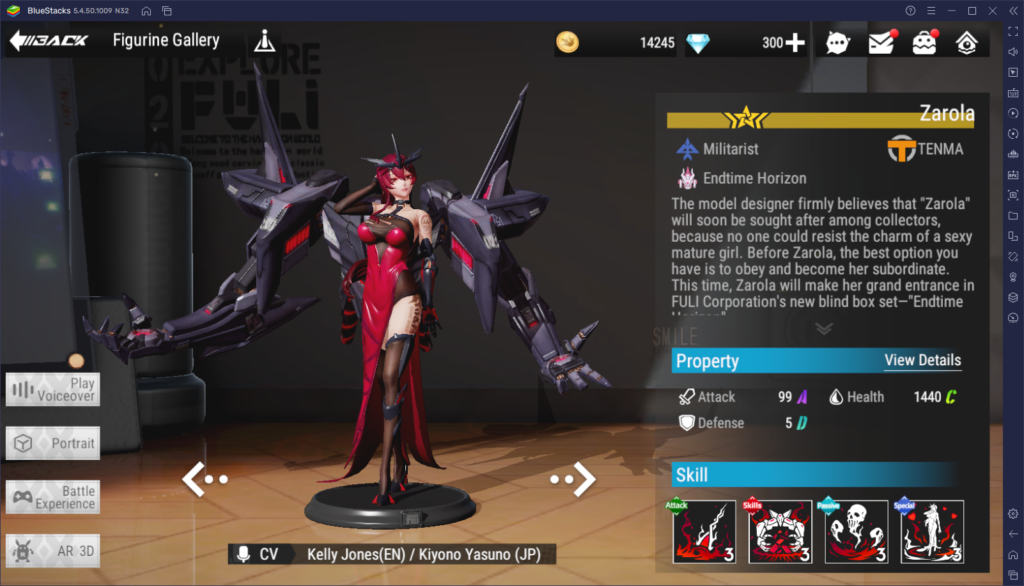Close the BlueStacks window
This screenshot has width=1024, height=586.
pos(993,10)
